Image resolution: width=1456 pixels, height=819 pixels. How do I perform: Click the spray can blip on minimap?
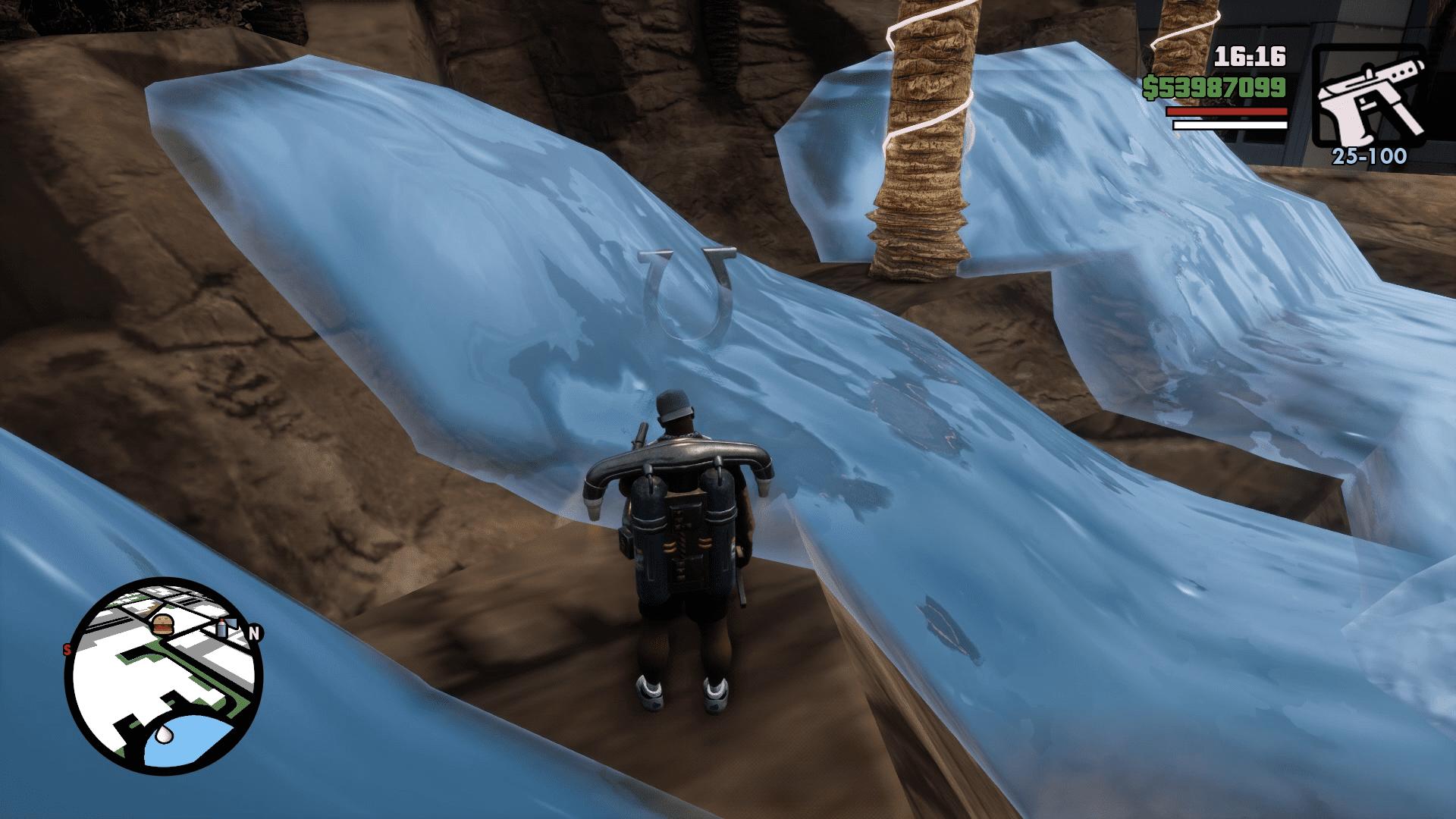click(x=221, y=627)
